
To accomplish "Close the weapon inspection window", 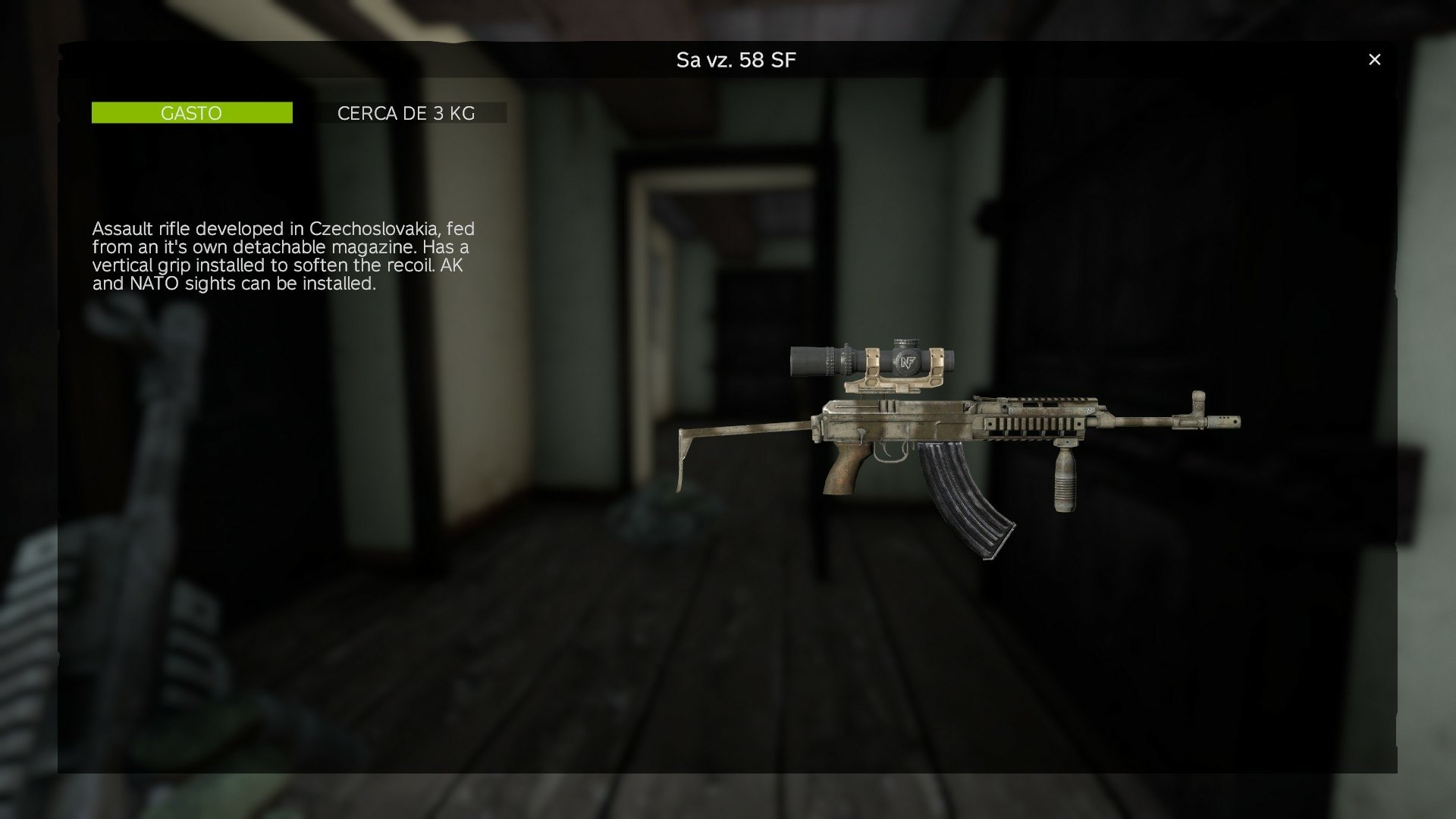I will click(x=1374, y=58).
